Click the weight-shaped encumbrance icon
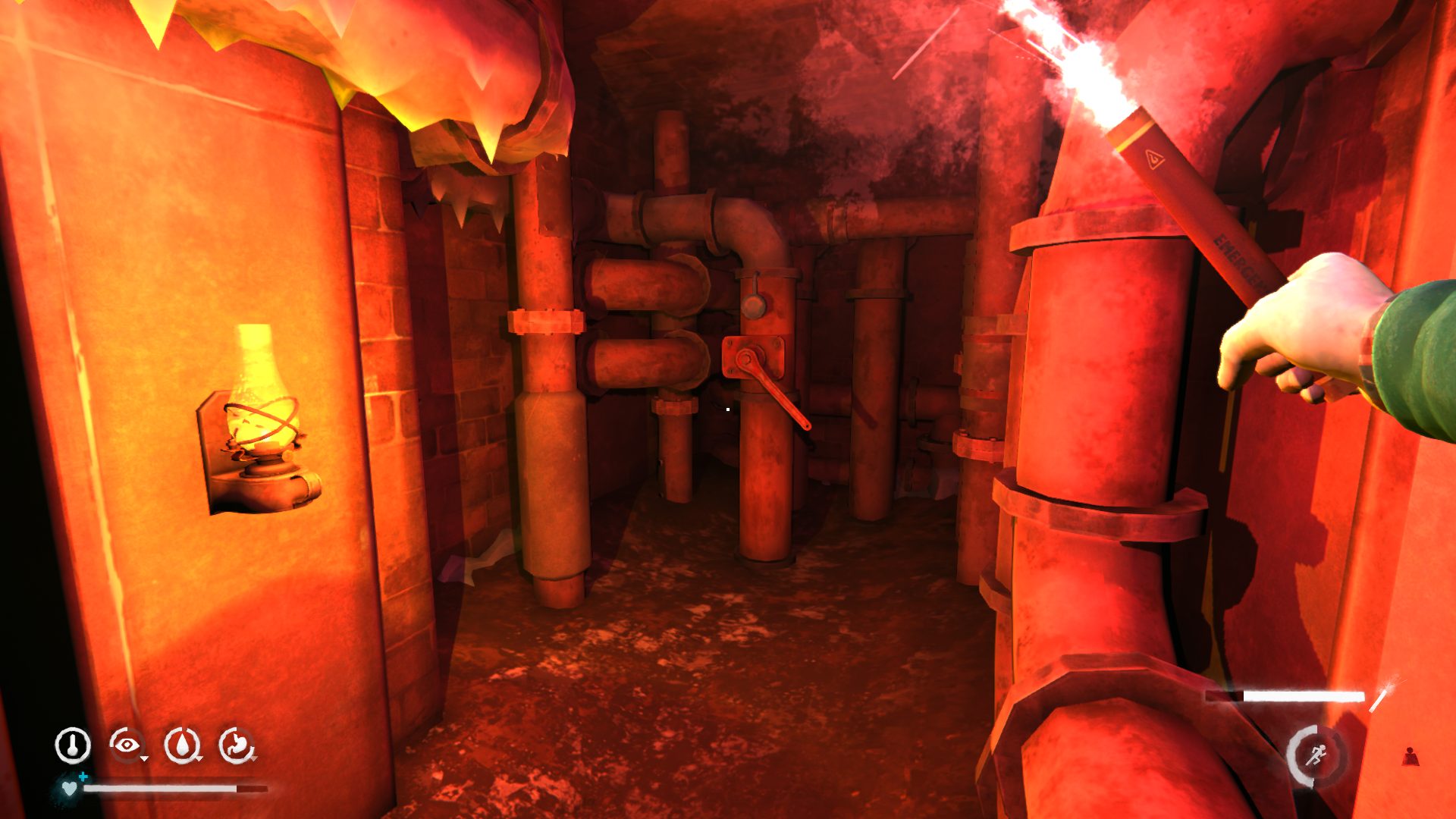Image resolution: width=1456 pixels, height=819 pixels. point(1410,756)
